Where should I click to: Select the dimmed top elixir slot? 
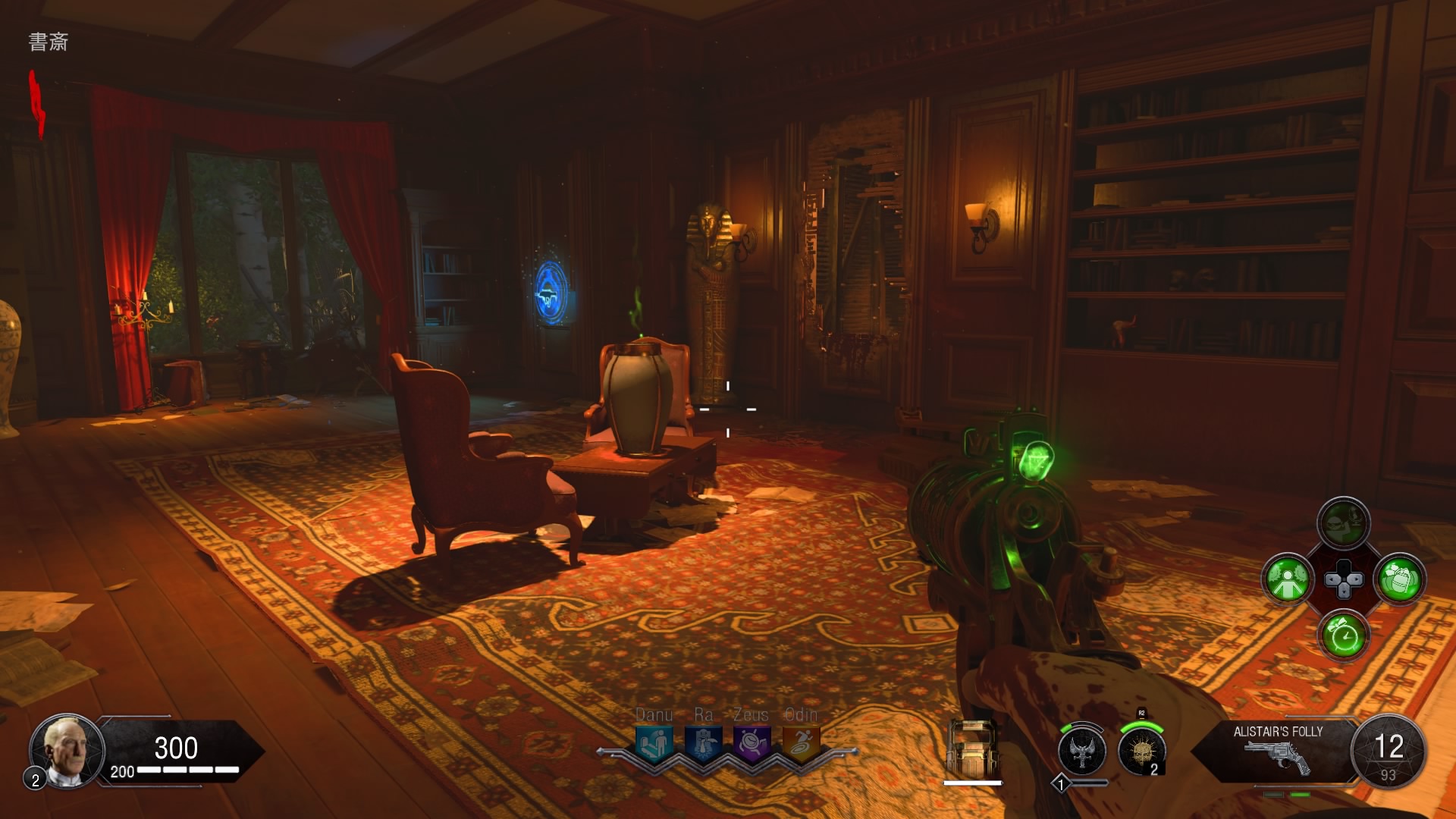tap(1344, 522)
